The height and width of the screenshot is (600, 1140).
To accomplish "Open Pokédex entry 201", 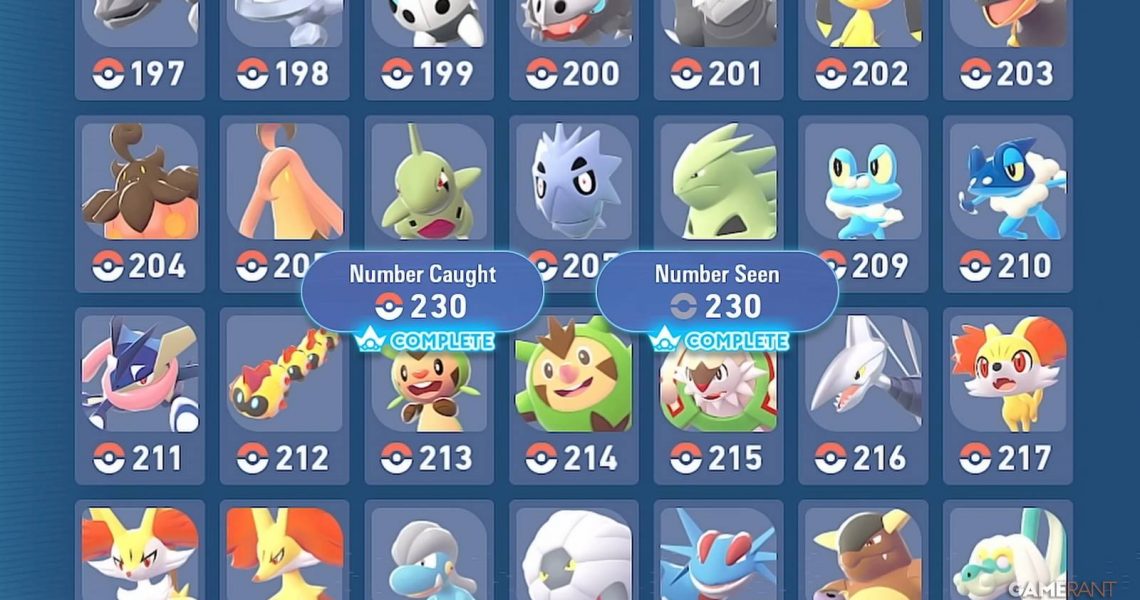I will tap(718, 45).
